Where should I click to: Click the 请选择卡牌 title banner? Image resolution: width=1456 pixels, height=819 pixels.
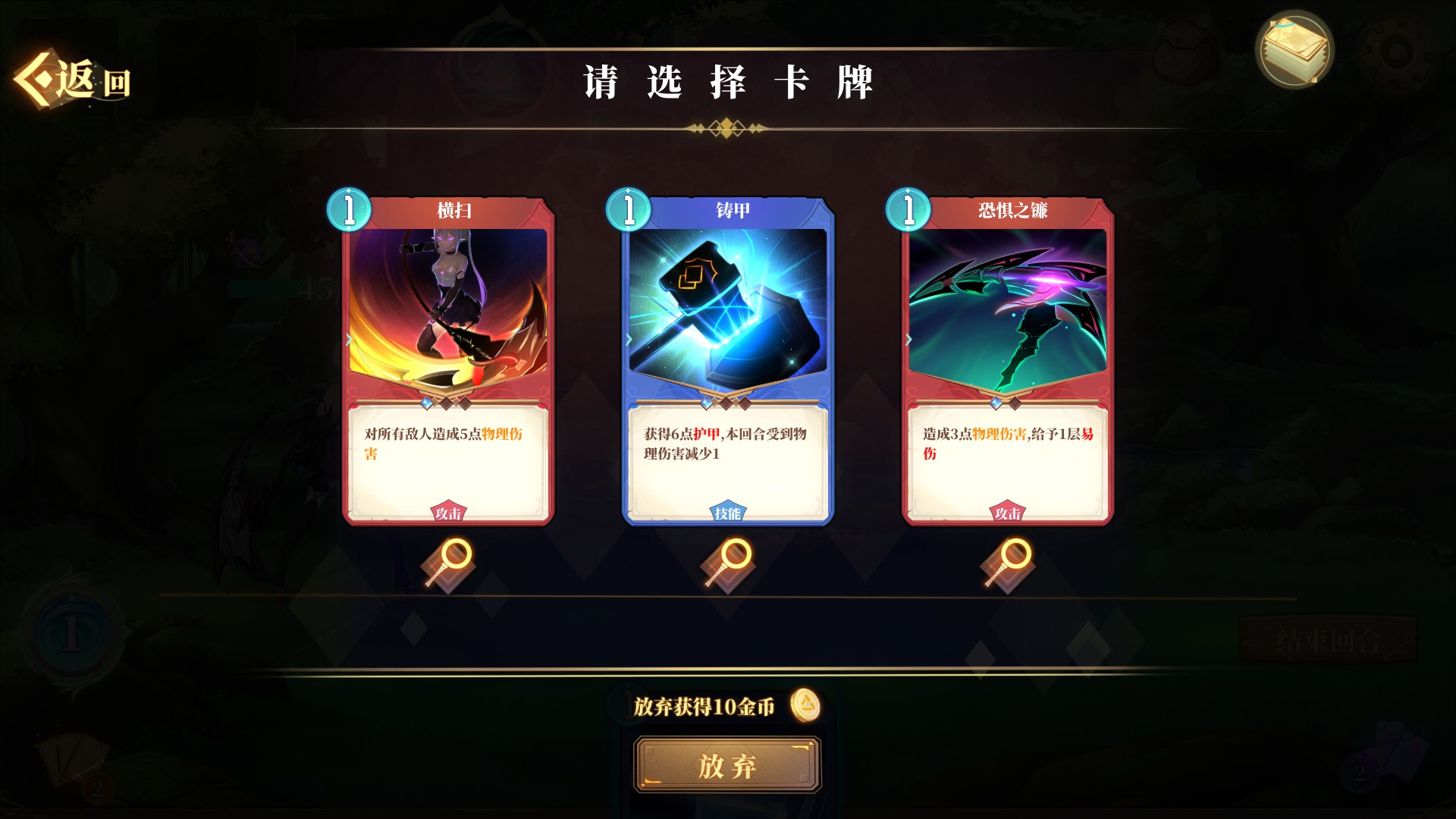tap(728, 78)
